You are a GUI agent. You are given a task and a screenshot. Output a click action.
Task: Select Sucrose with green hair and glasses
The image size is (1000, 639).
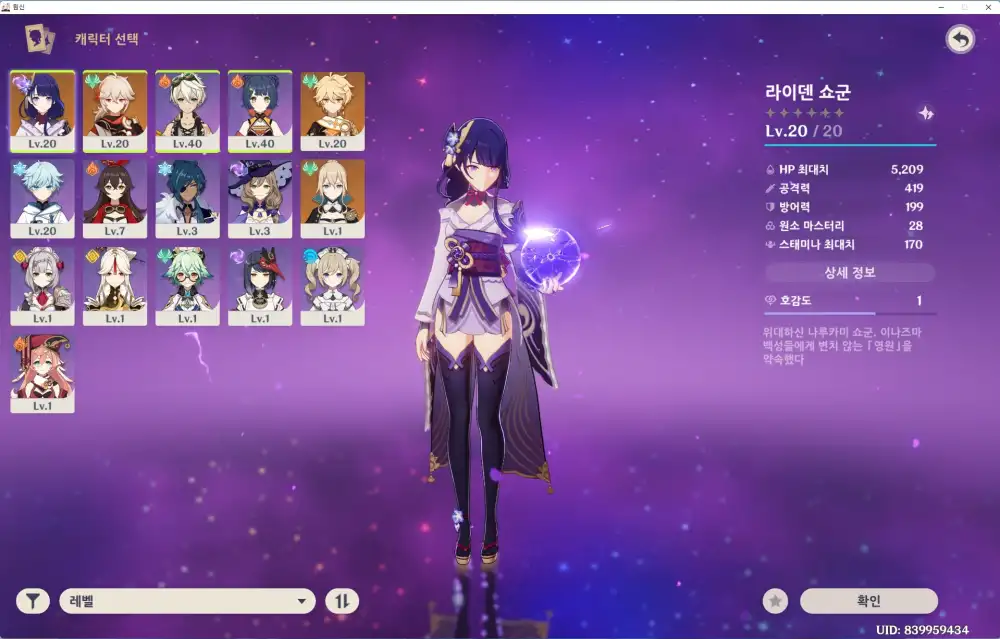tap(187, 285)
